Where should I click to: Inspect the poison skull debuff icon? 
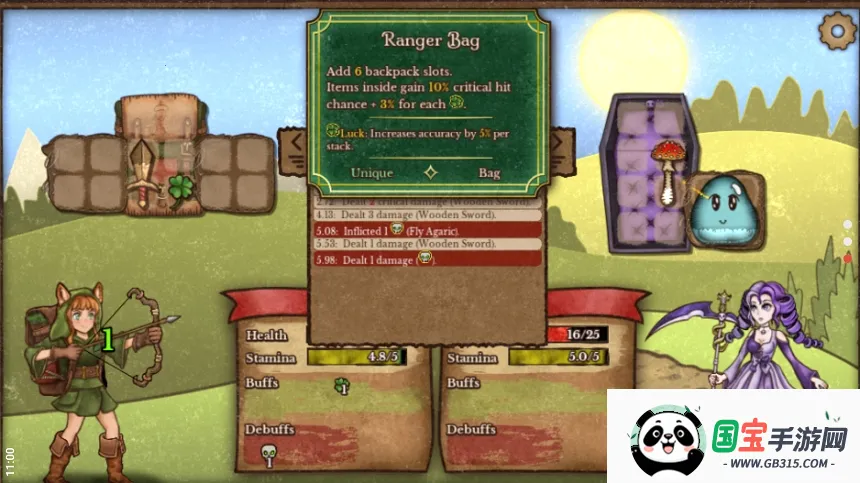(x=268, y=456)
